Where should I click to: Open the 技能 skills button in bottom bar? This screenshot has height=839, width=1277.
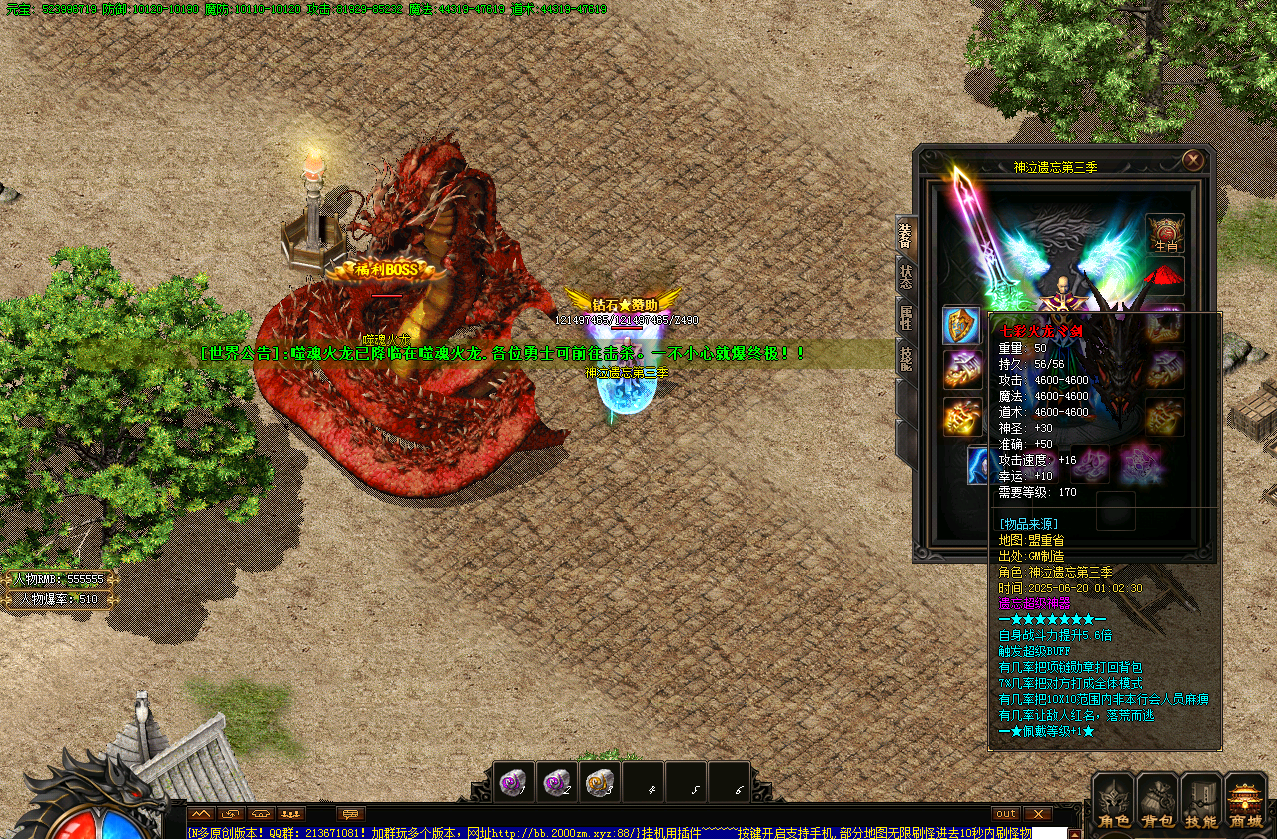[x=1201, y=802]
